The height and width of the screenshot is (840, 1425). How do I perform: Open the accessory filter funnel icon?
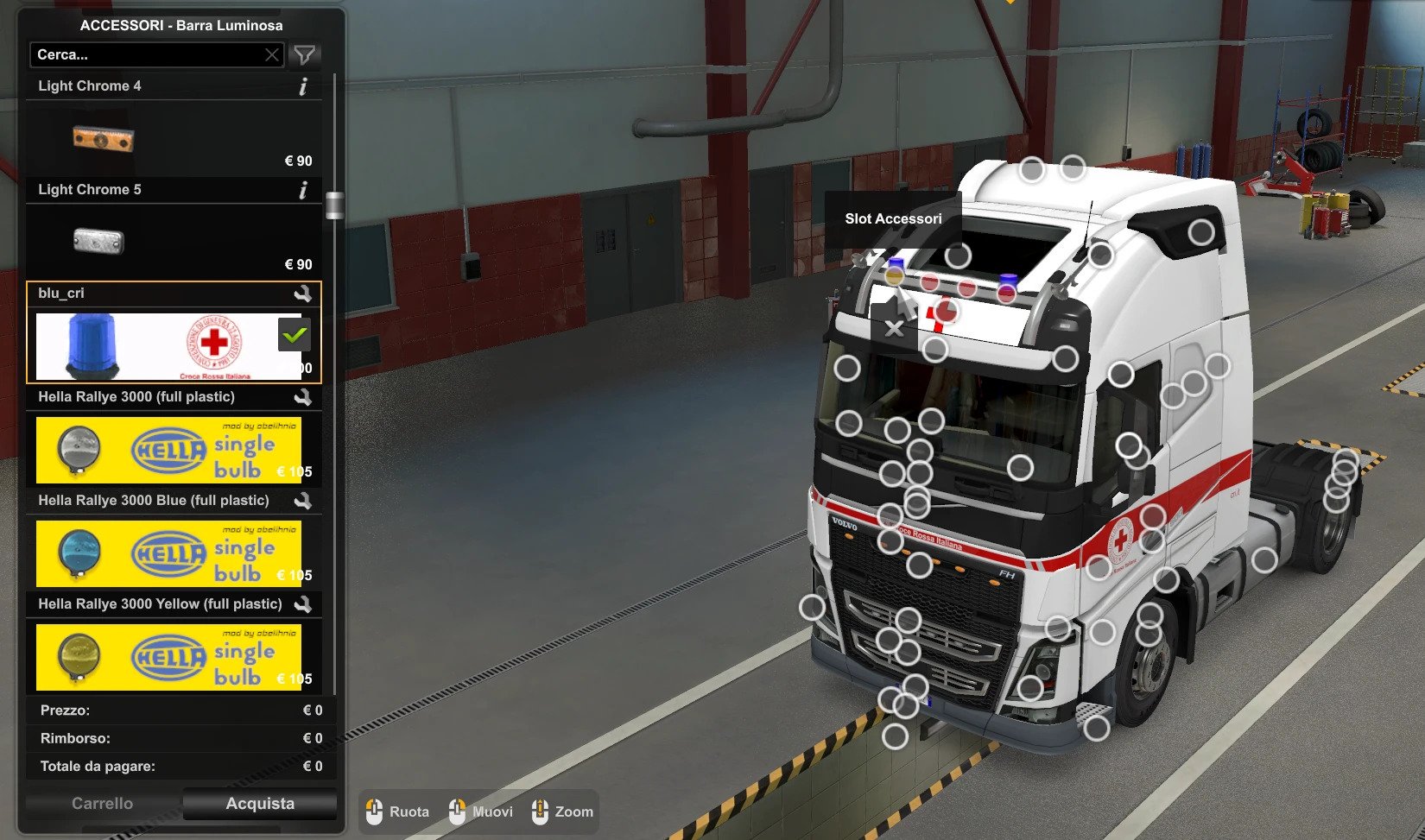pos(304,55)
